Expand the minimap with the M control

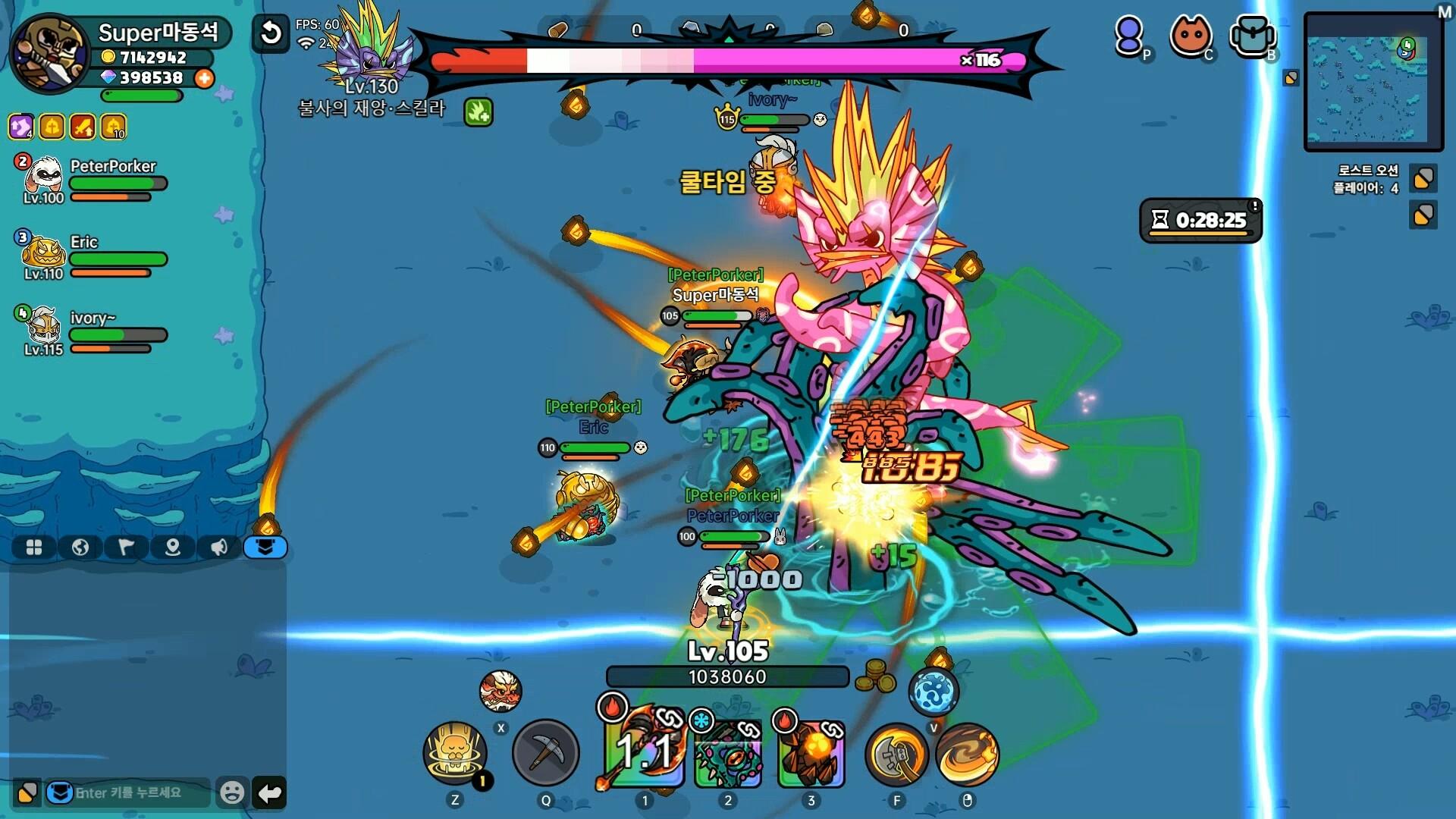(x=1445, y=11)
